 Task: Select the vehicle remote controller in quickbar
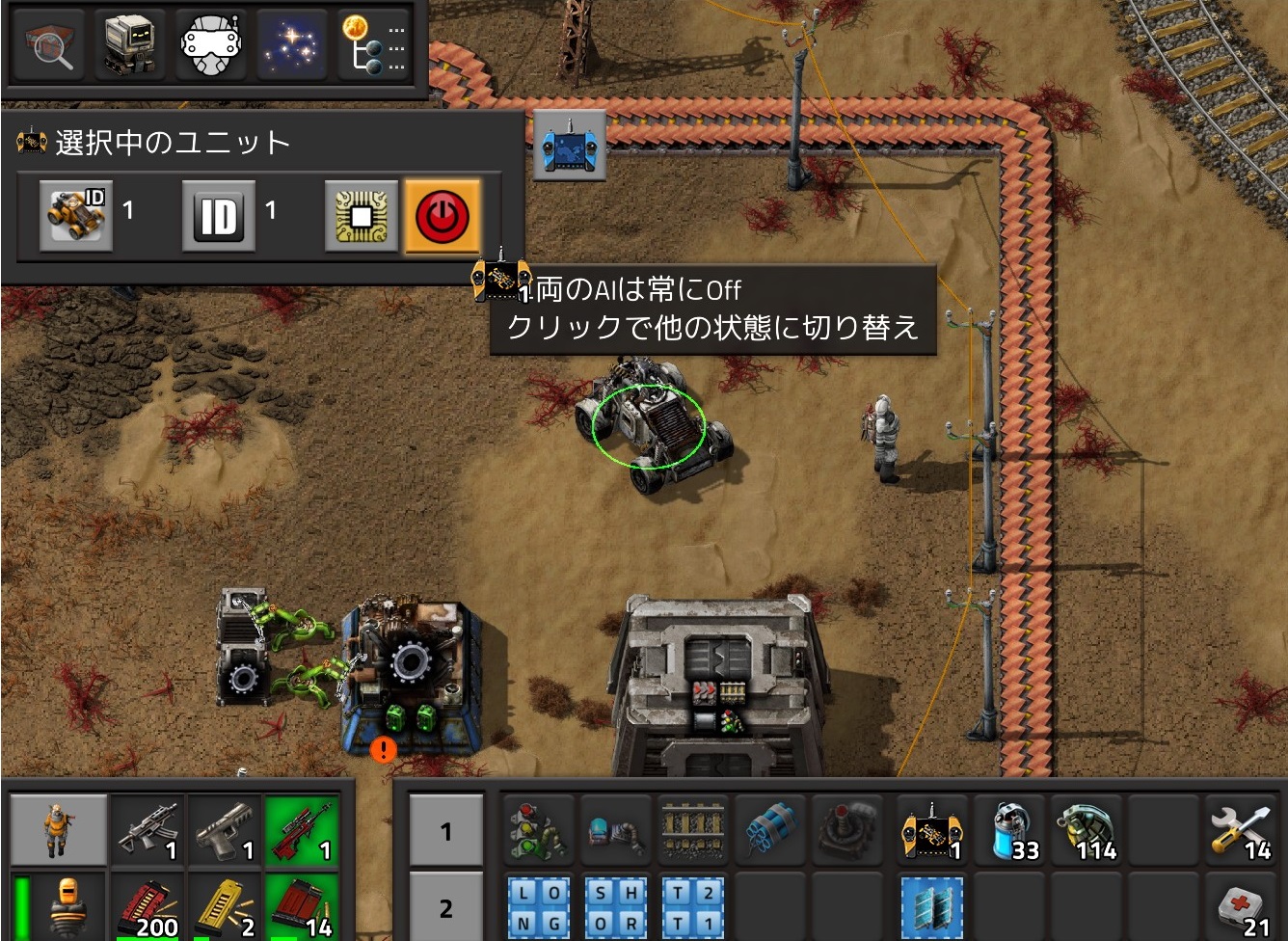tap(928, 829)
